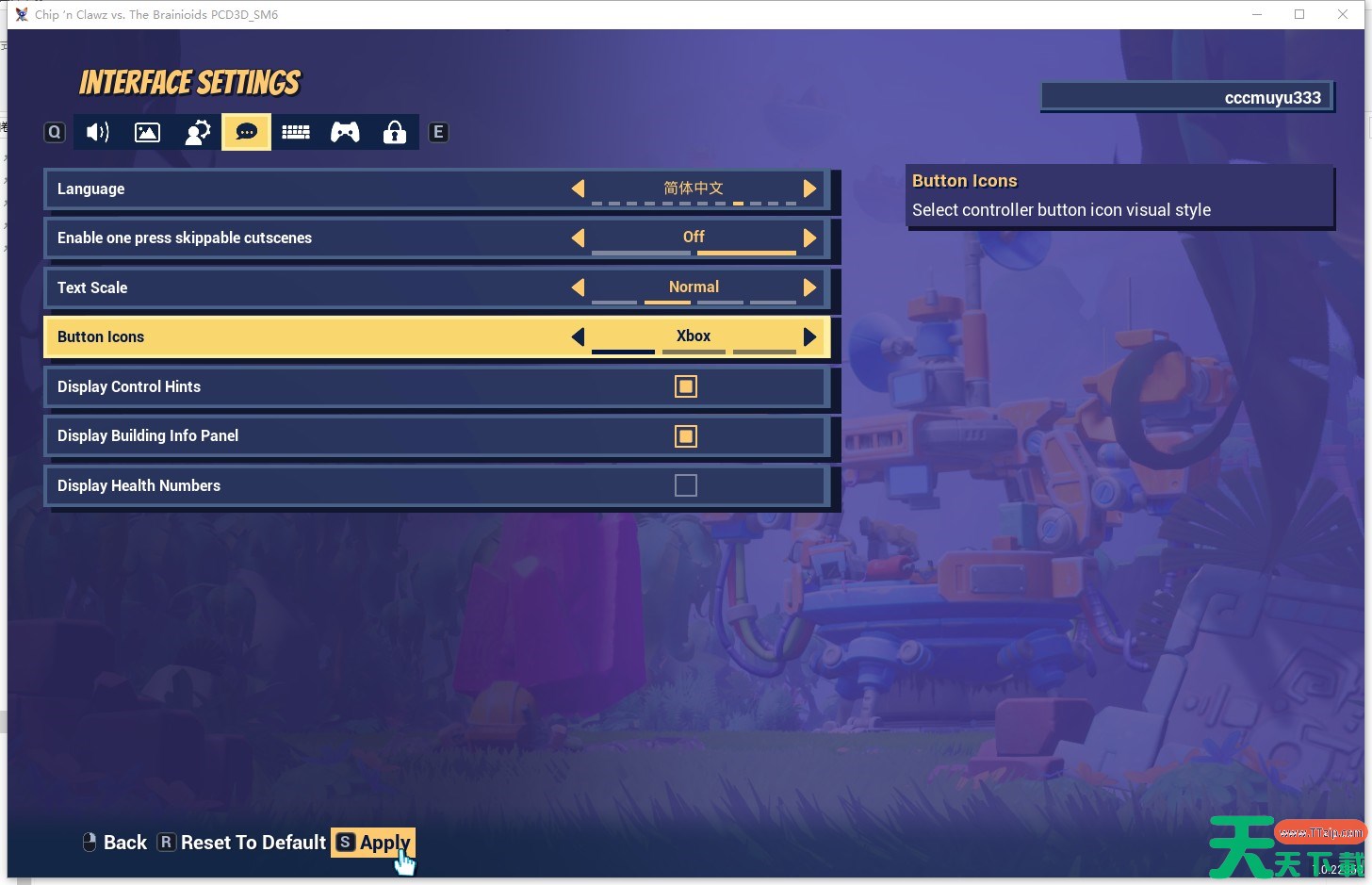1372x885 pixels.
Task: Select the speech bubble interface tab
Action: click(x=247, y=133)
